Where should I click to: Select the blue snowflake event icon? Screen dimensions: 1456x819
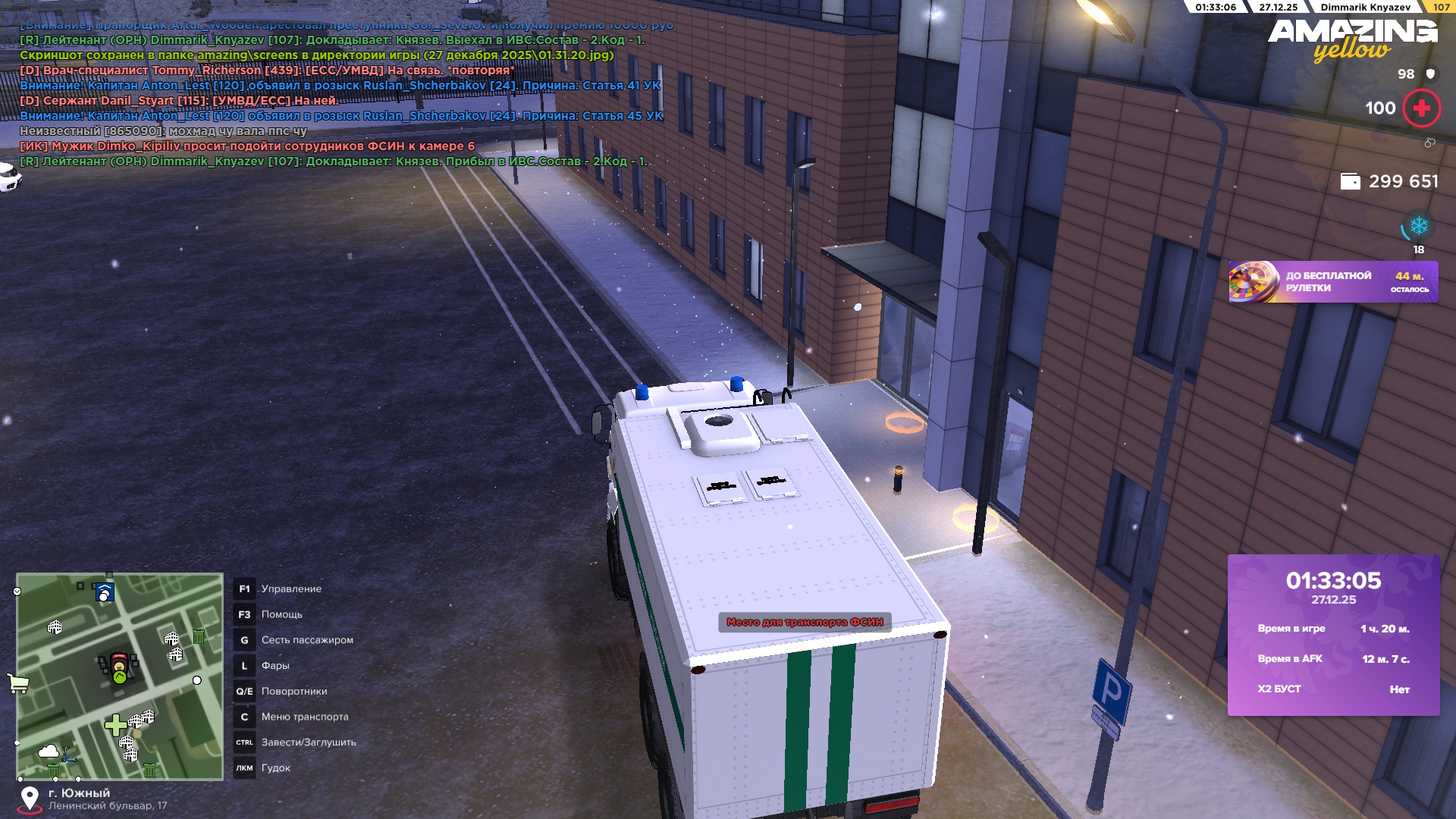coord(1418,227)
